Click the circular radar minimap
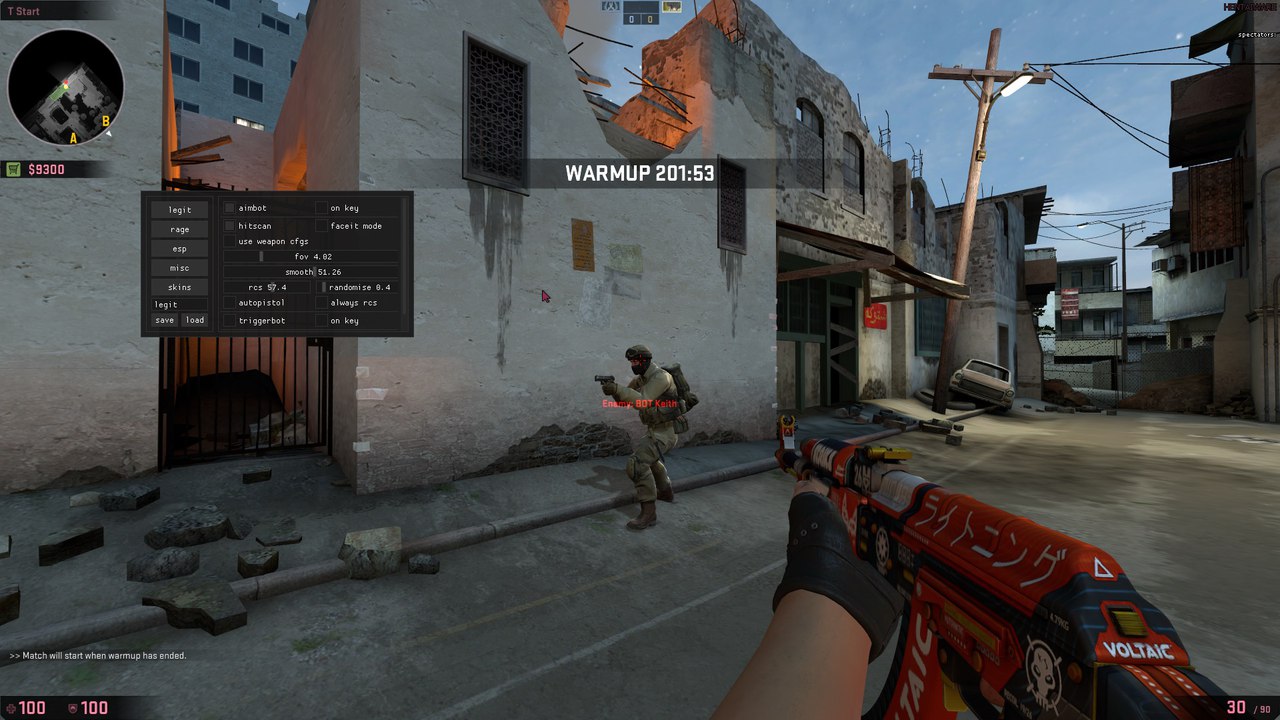This screenshot has height=720, width=1280. click(x=66, y=88)
